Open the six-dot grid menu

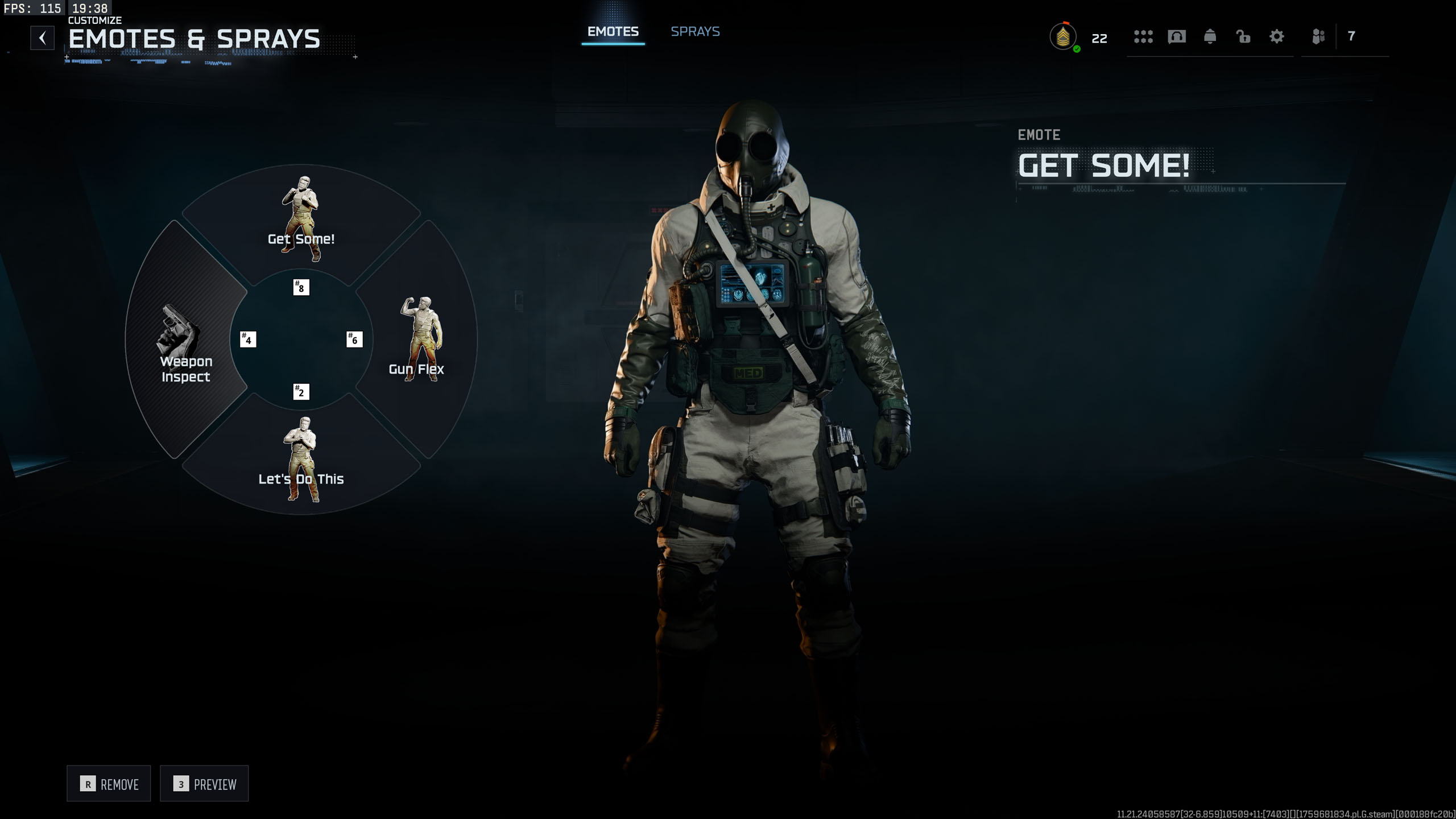click(1143, 37)
